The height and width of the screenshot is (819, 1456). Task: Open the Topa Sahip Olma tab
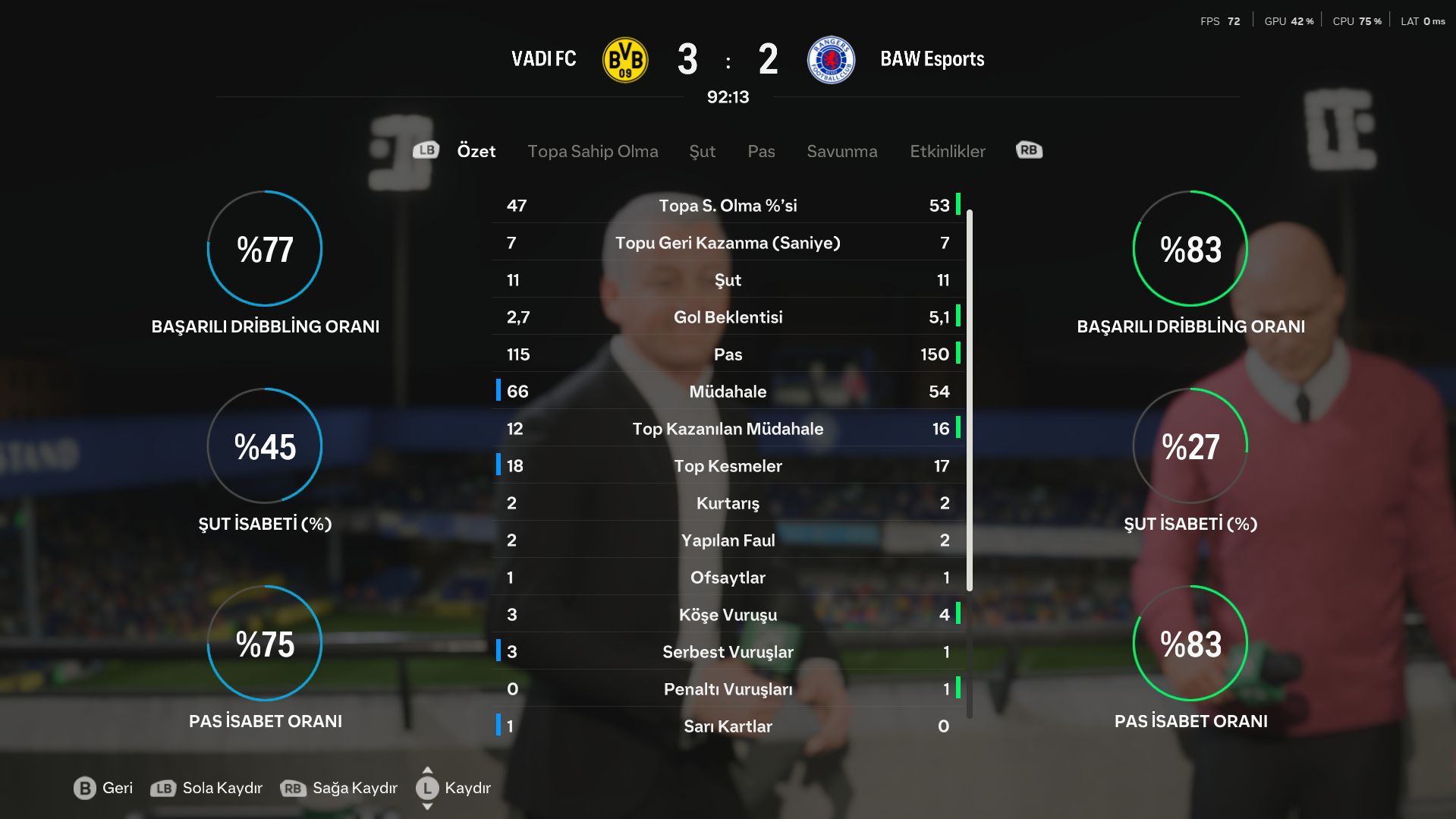593,151
